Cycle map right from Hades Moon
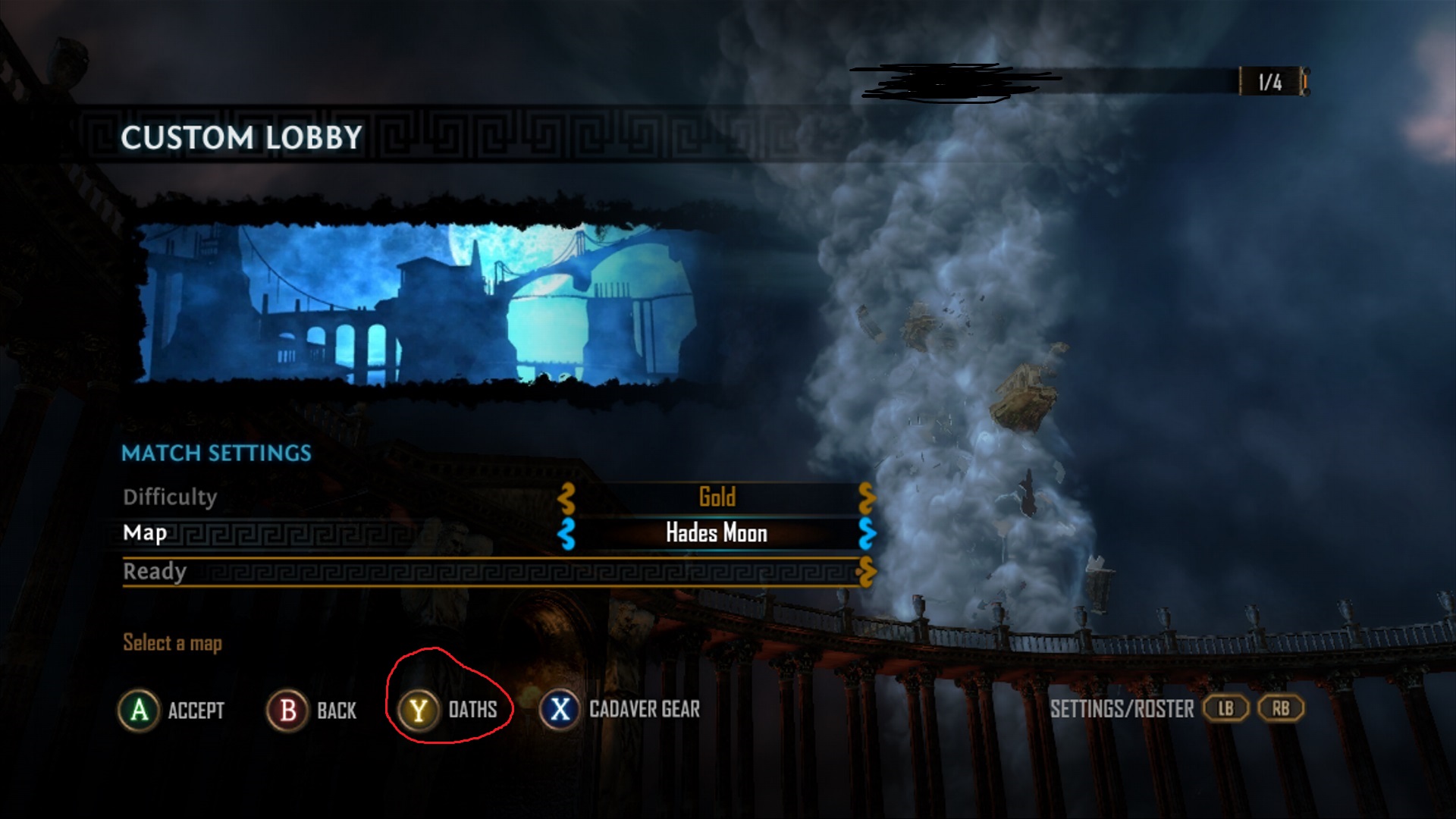The image size is (1456, 819). point(867,533)
